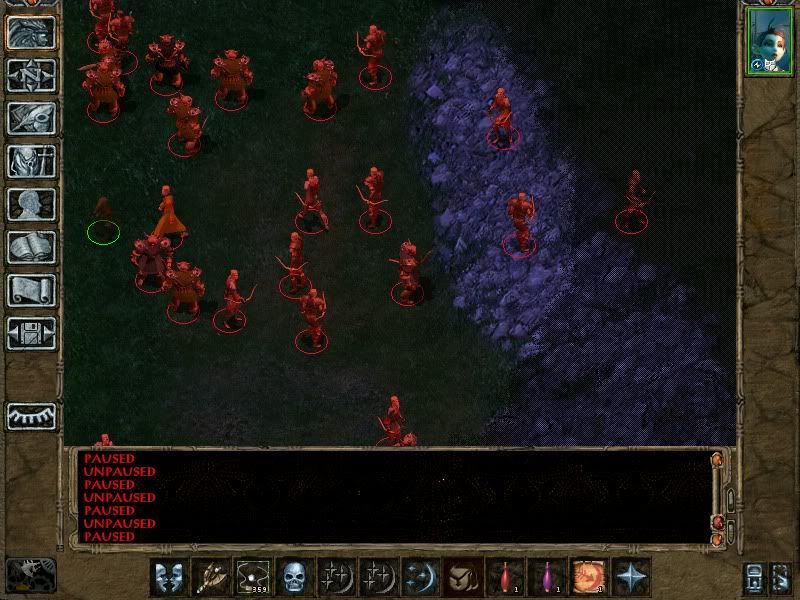Viewport: 800px width, 600px height.
Task: Open the inventory screen button
Action: (31, 161)
